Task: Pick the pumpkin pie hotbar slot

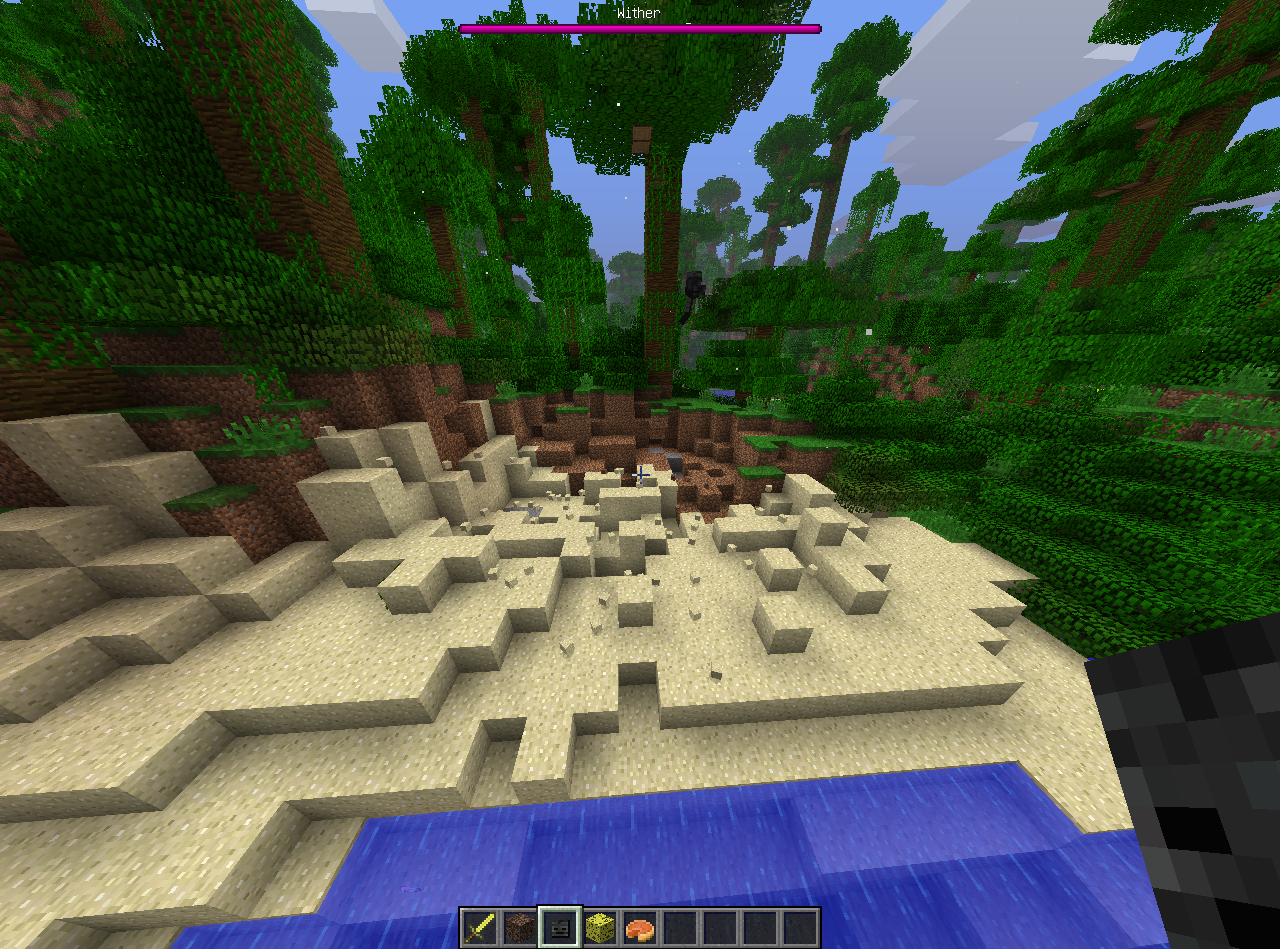Action: pyautogui.click(x=639, y=927)
